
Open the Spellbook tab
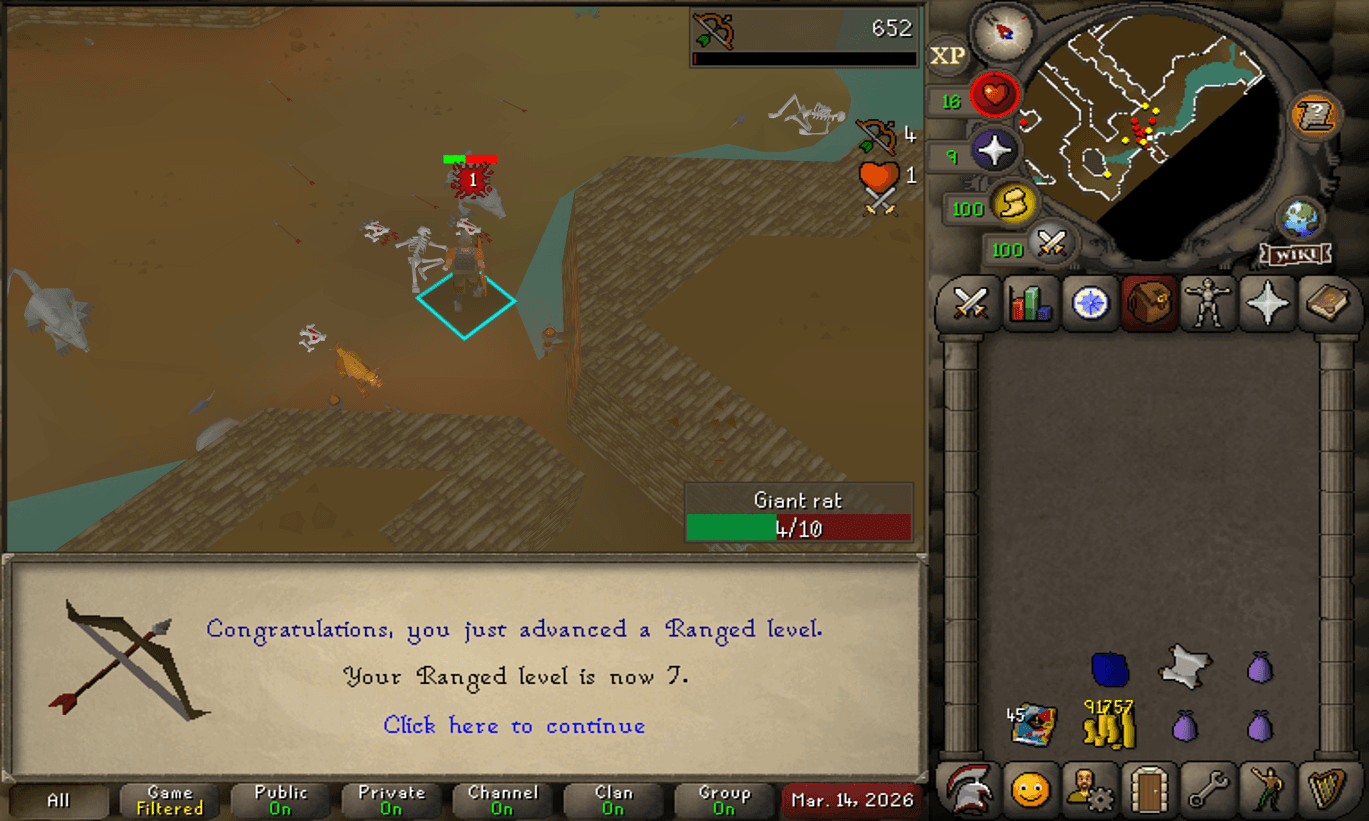coord(1326,303)
